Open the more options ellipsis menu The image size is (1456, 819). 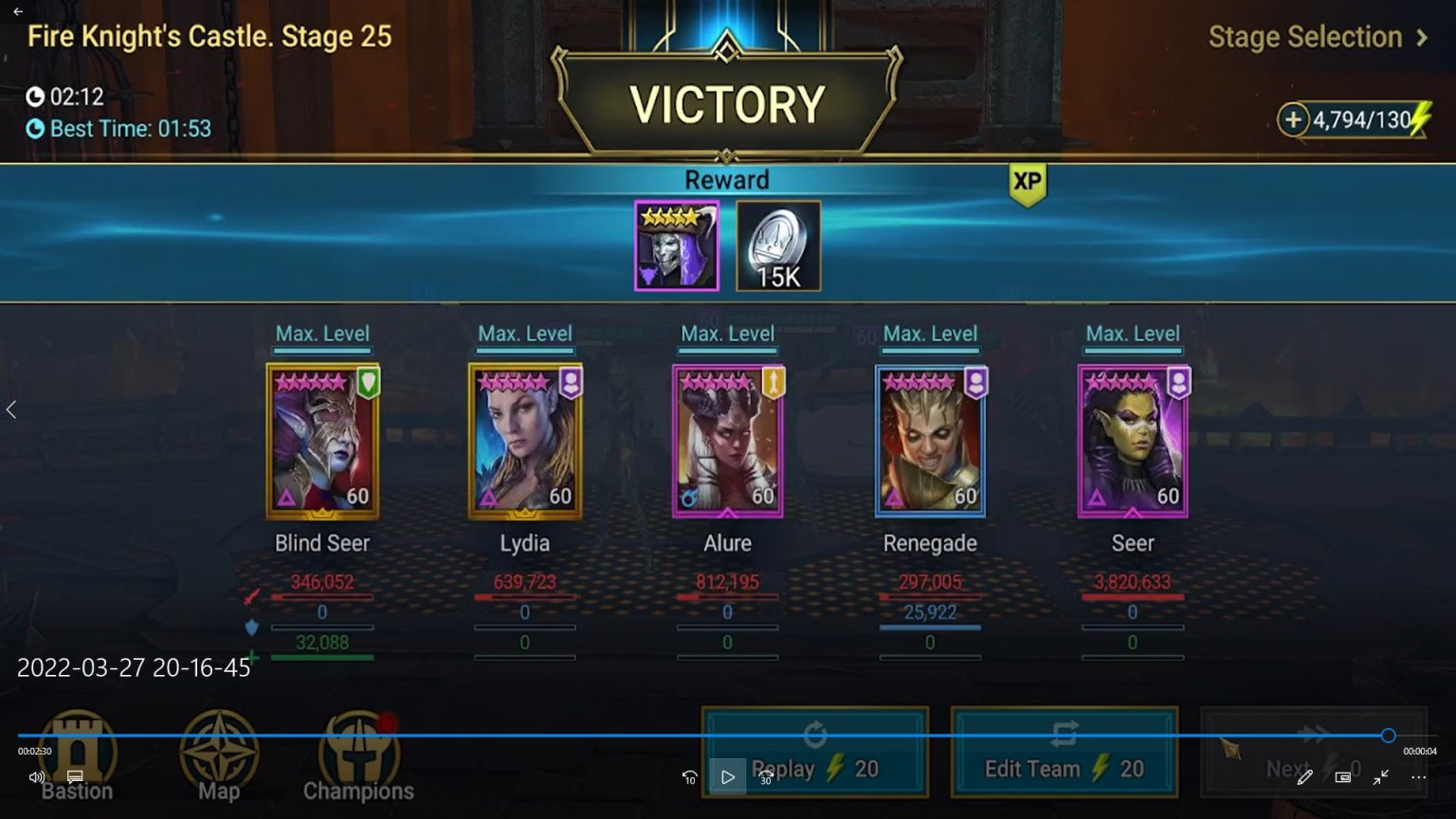pyautogui.click(x=1419, y=776)
